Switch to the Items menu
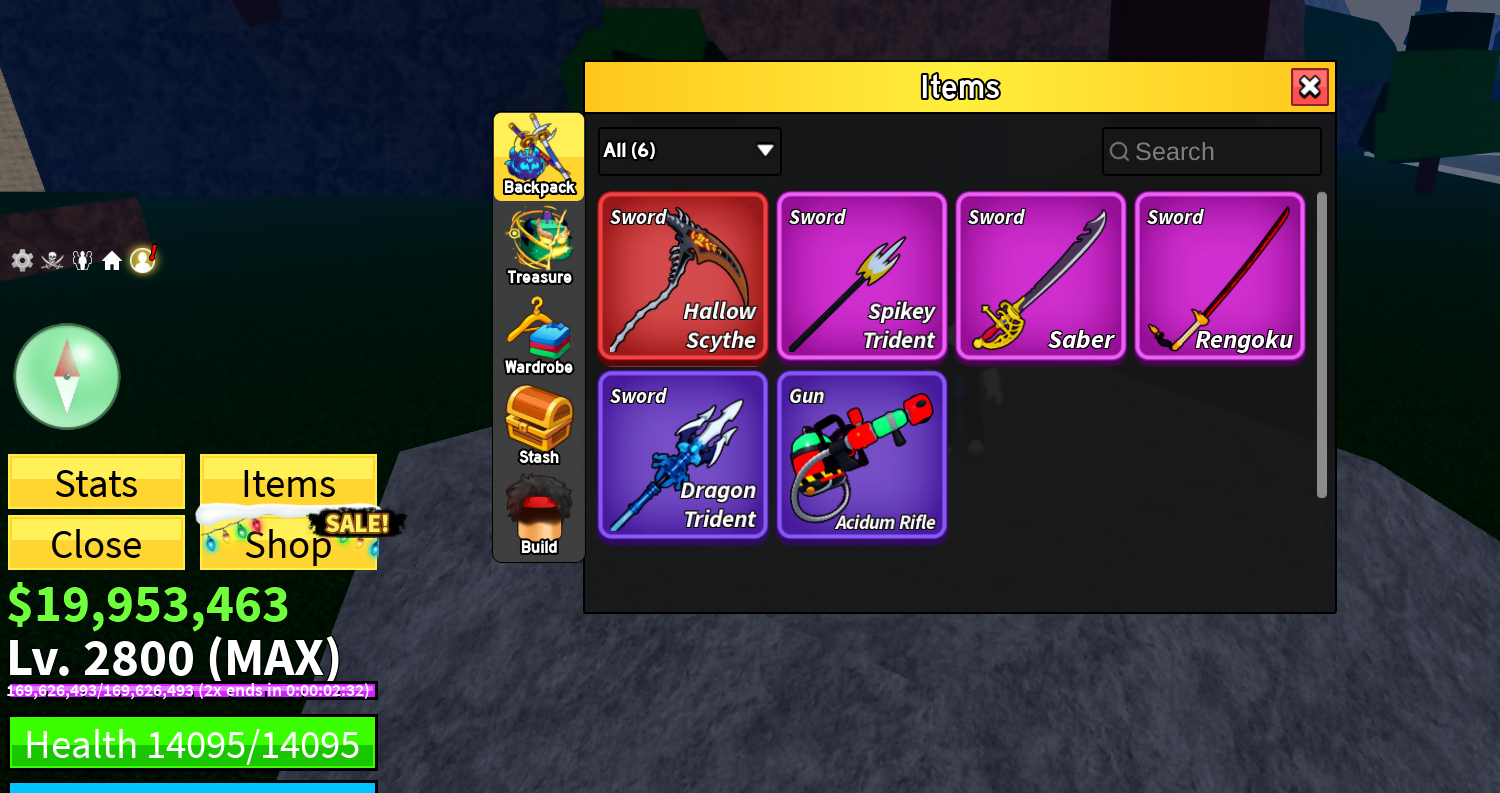The height and width of the screenshot is (793, 1500). point(288,483)
